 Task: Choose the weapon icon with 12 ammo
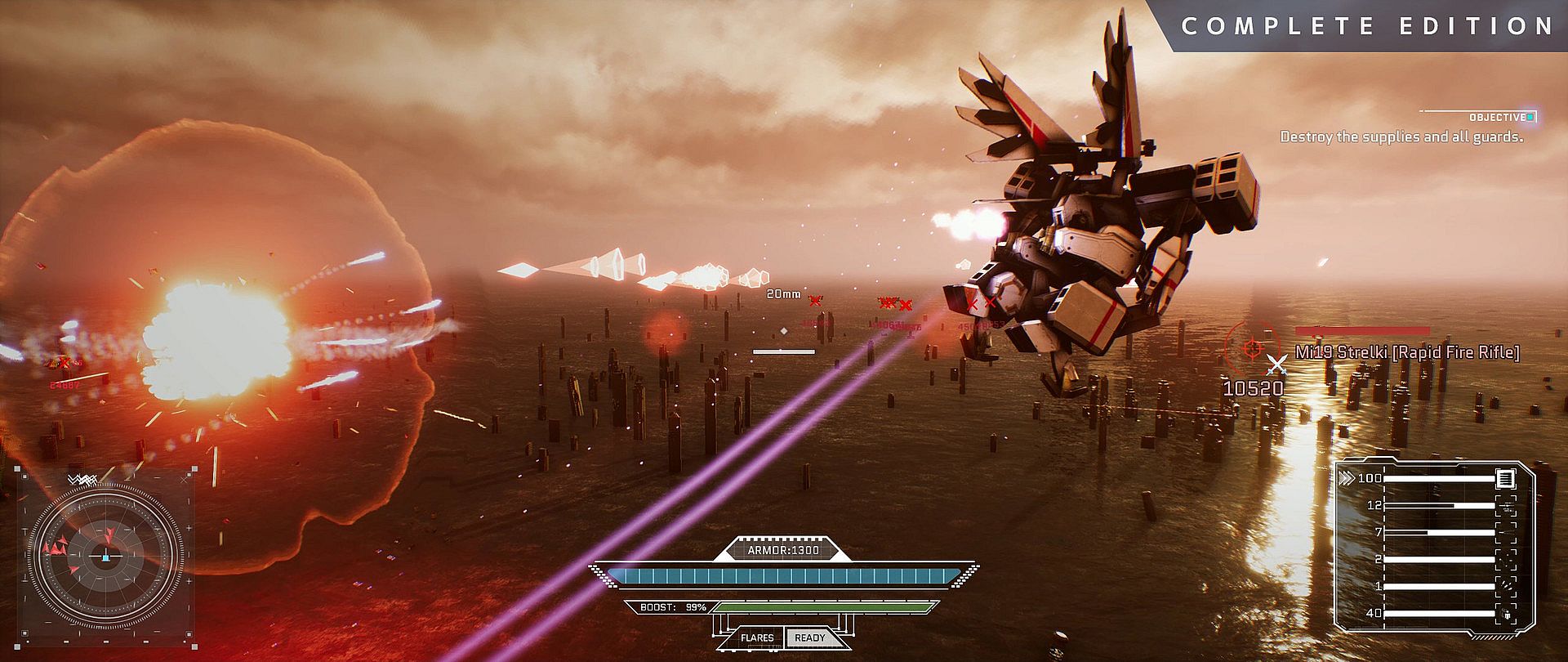tap(1504, 506)
